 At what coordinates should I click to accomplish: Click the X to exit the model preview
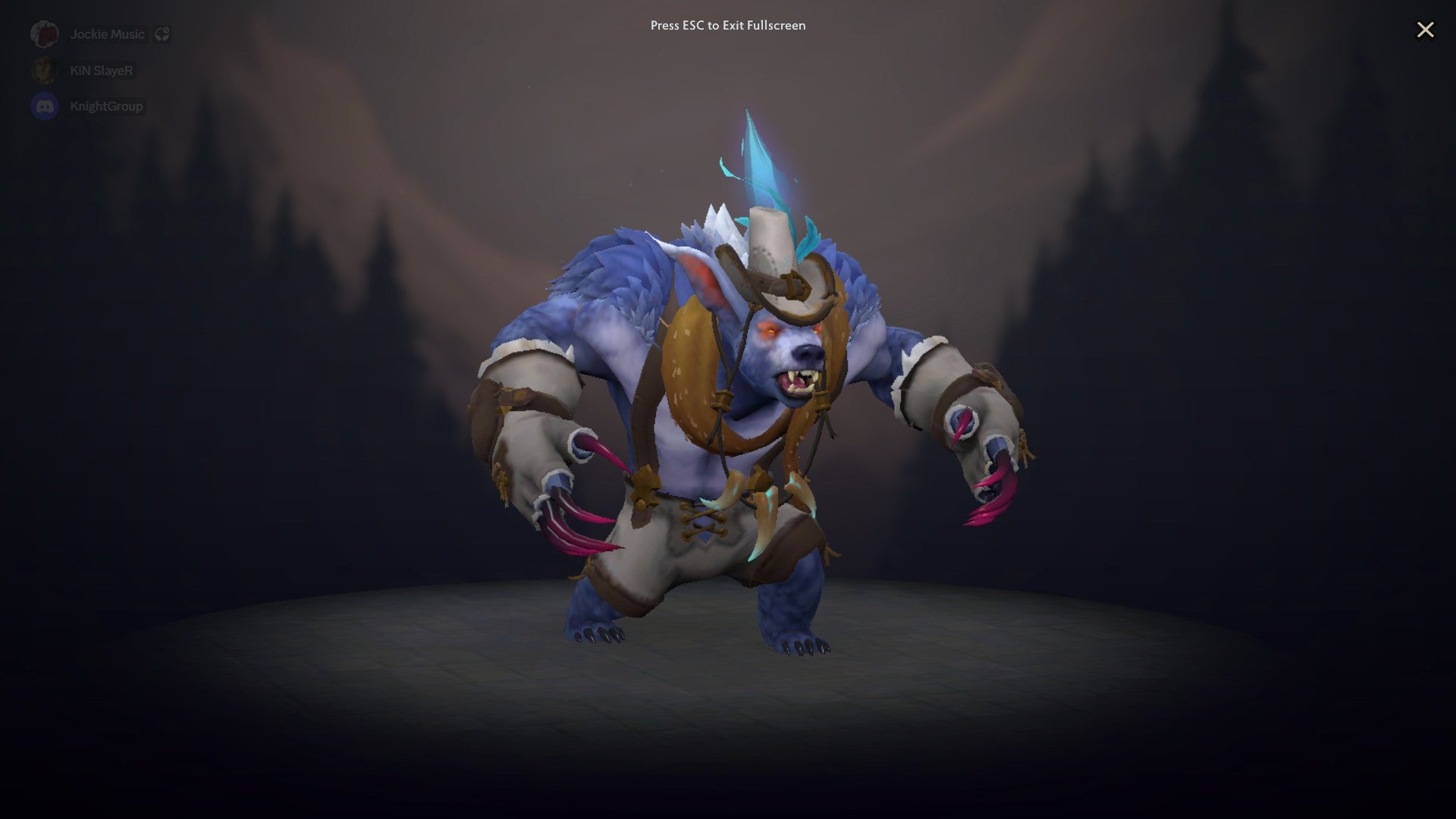(x=1426, y=30)
